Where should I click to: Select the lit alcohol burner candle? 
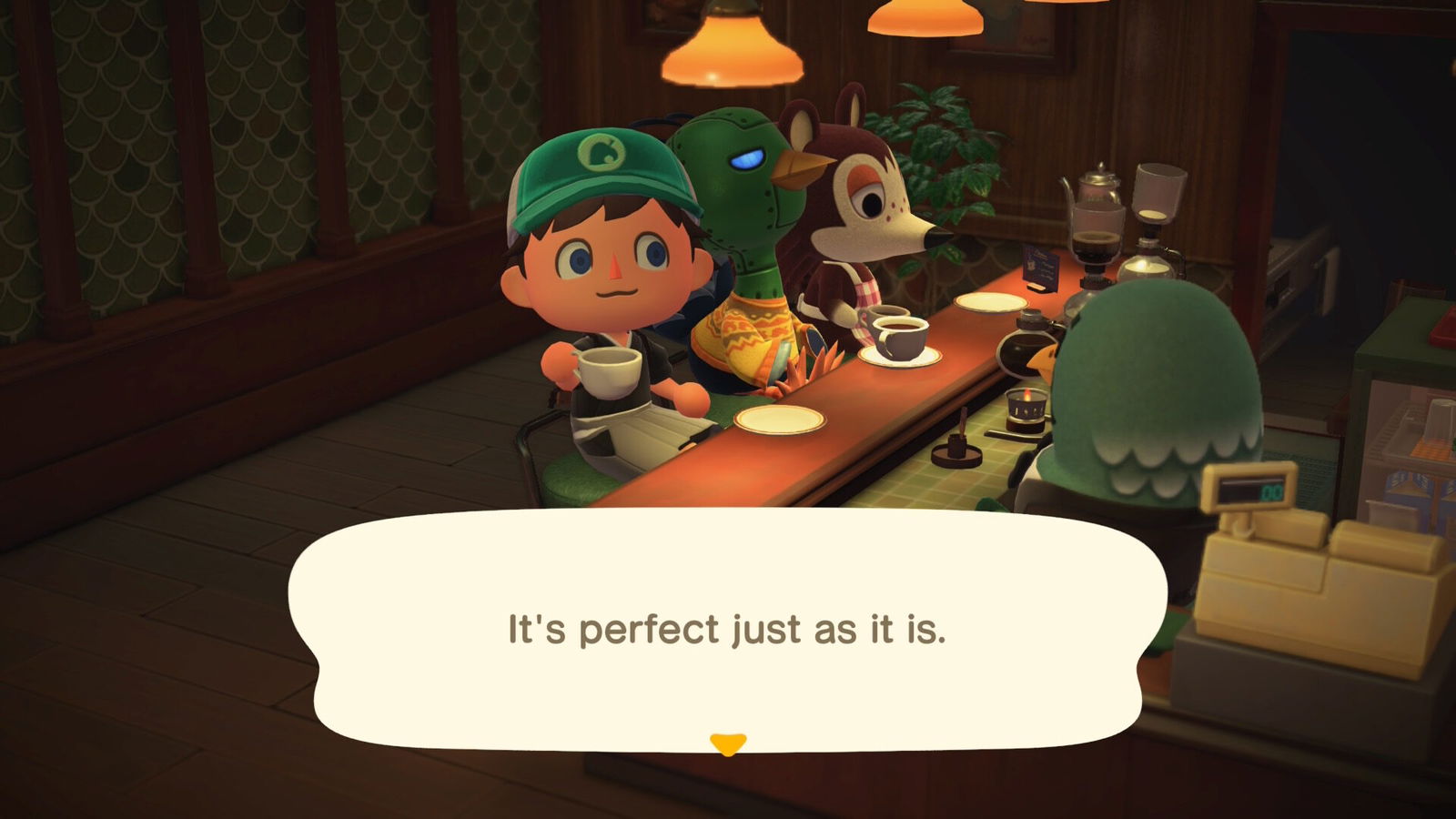[x=1026, y=405]
